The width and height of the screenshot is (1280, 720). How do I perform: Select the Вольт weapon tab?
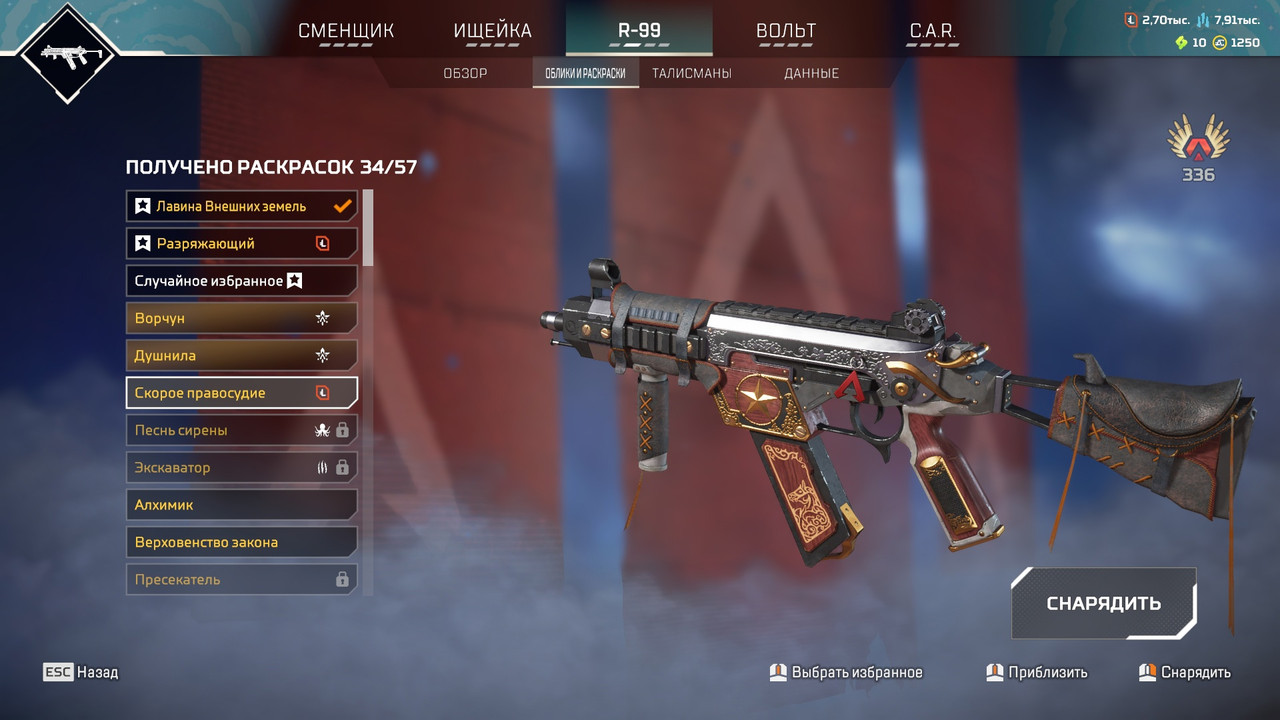coord(786,31)
